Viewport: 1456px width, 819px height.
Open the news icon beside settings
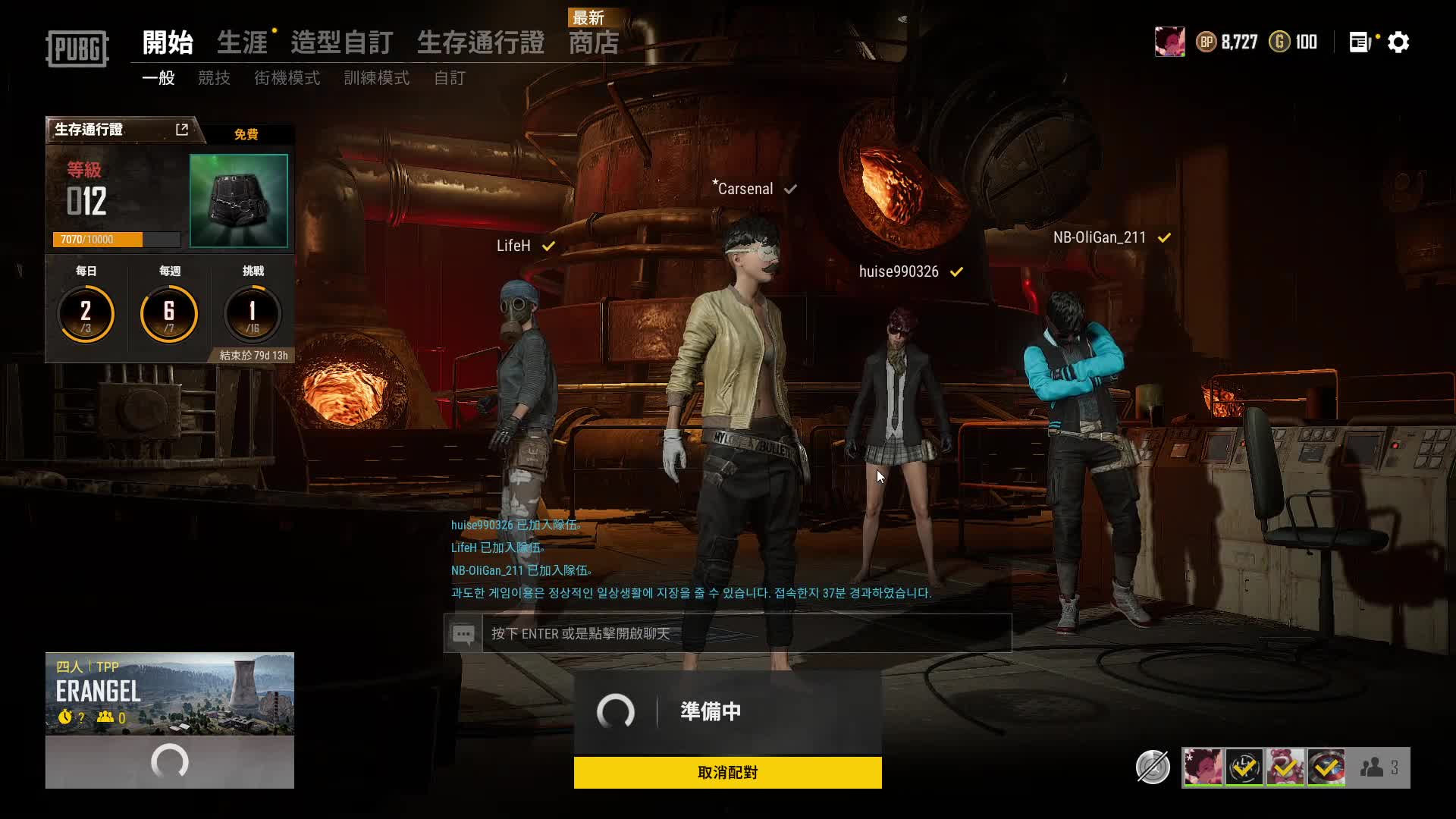[1360, 42]
